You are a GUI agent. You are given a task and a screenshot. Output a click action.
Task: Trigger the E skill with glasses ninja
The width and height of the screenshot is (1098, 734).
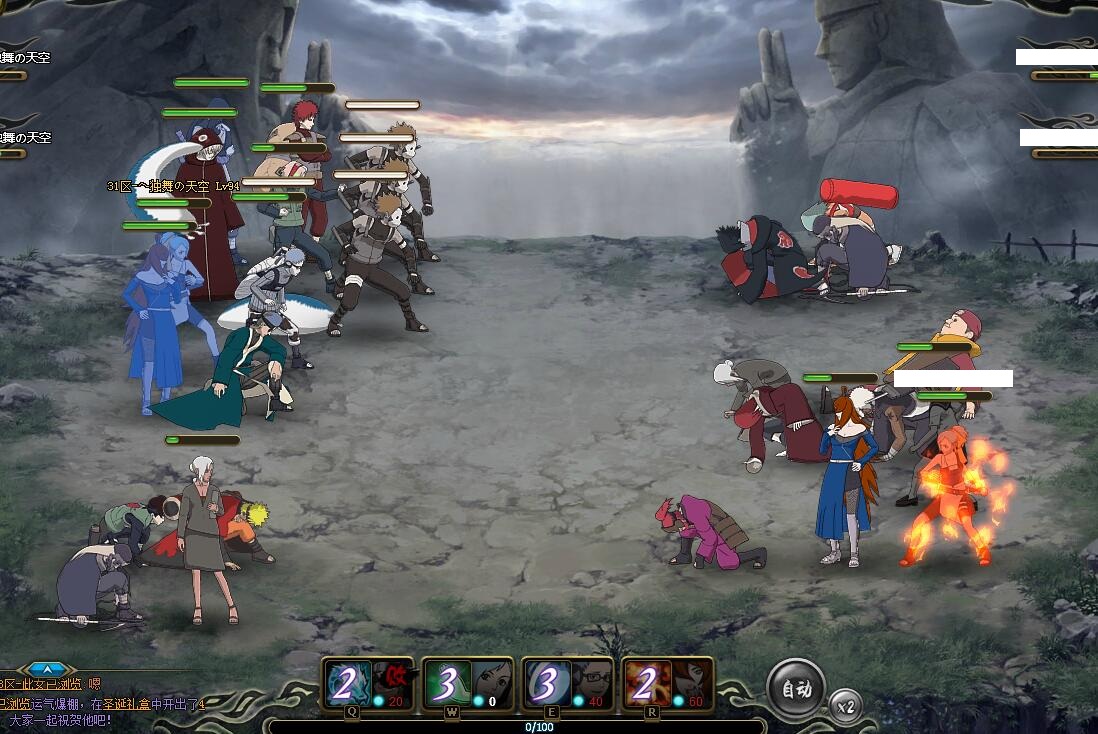[x=567, y=685]
